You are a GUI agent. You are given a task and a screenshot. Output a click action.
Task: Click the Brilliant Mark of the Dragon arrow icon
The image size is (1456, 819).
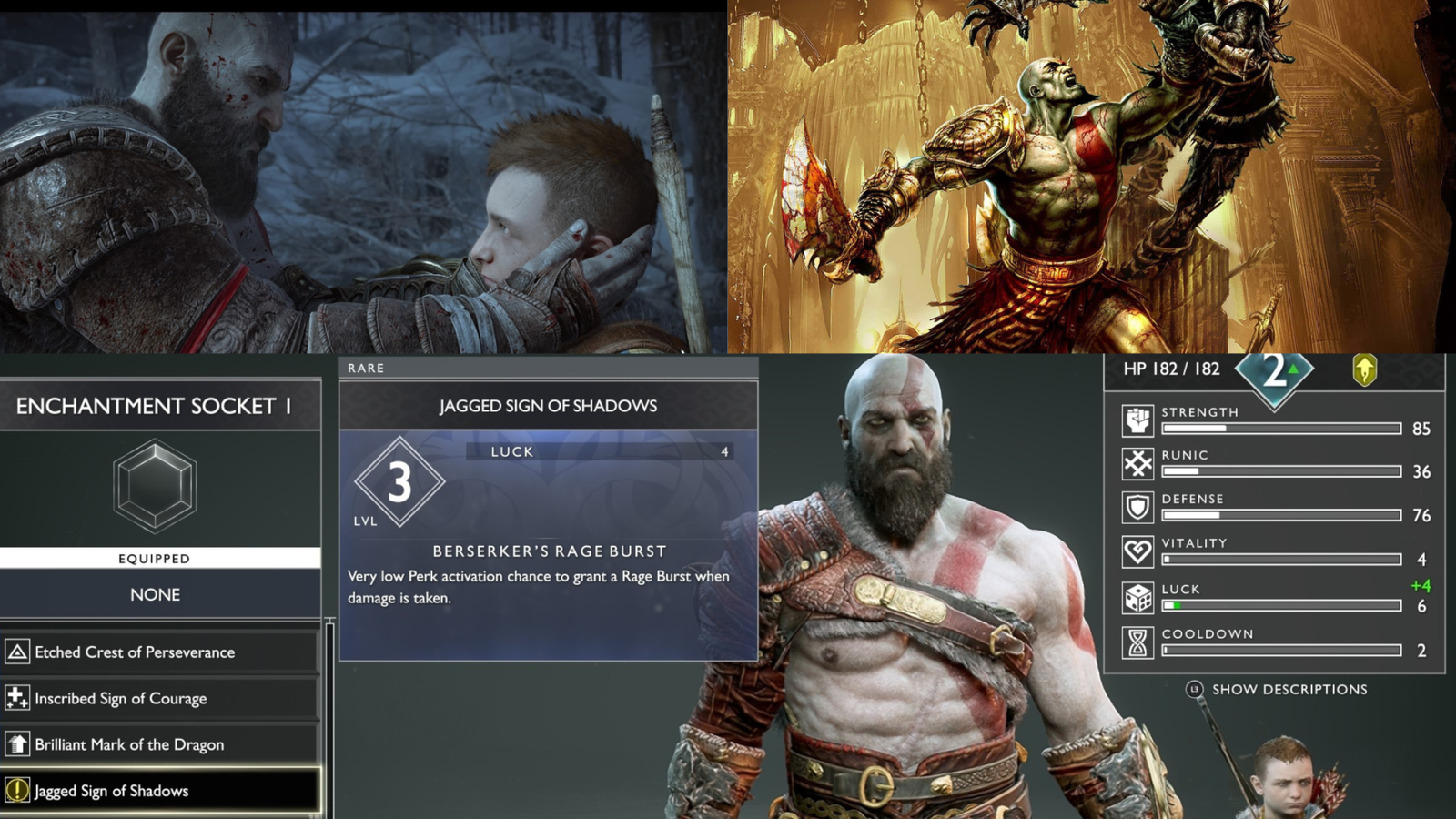(18, 744)
